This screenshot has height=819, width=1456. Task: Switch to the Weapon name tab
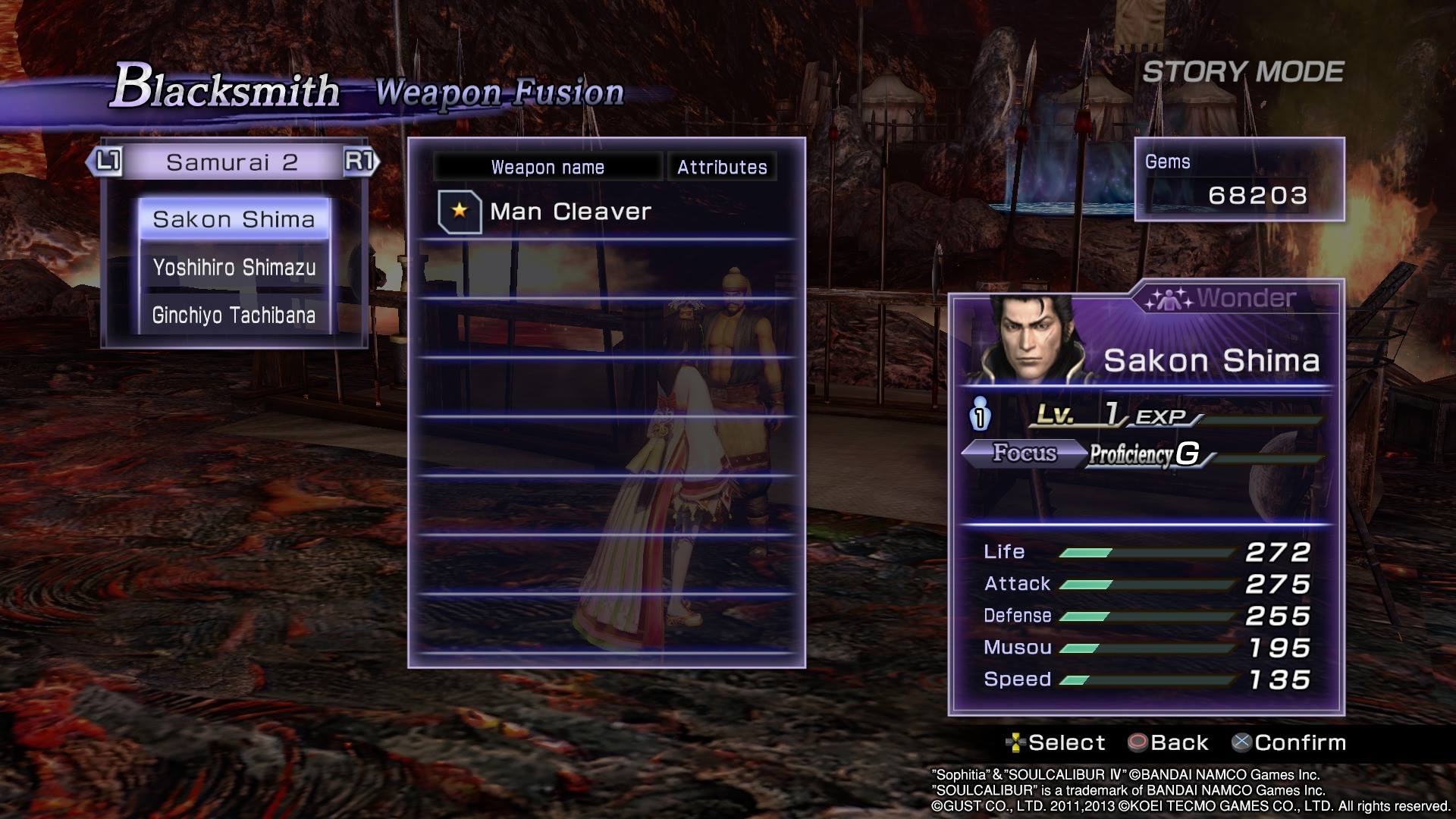click(548, 167)
